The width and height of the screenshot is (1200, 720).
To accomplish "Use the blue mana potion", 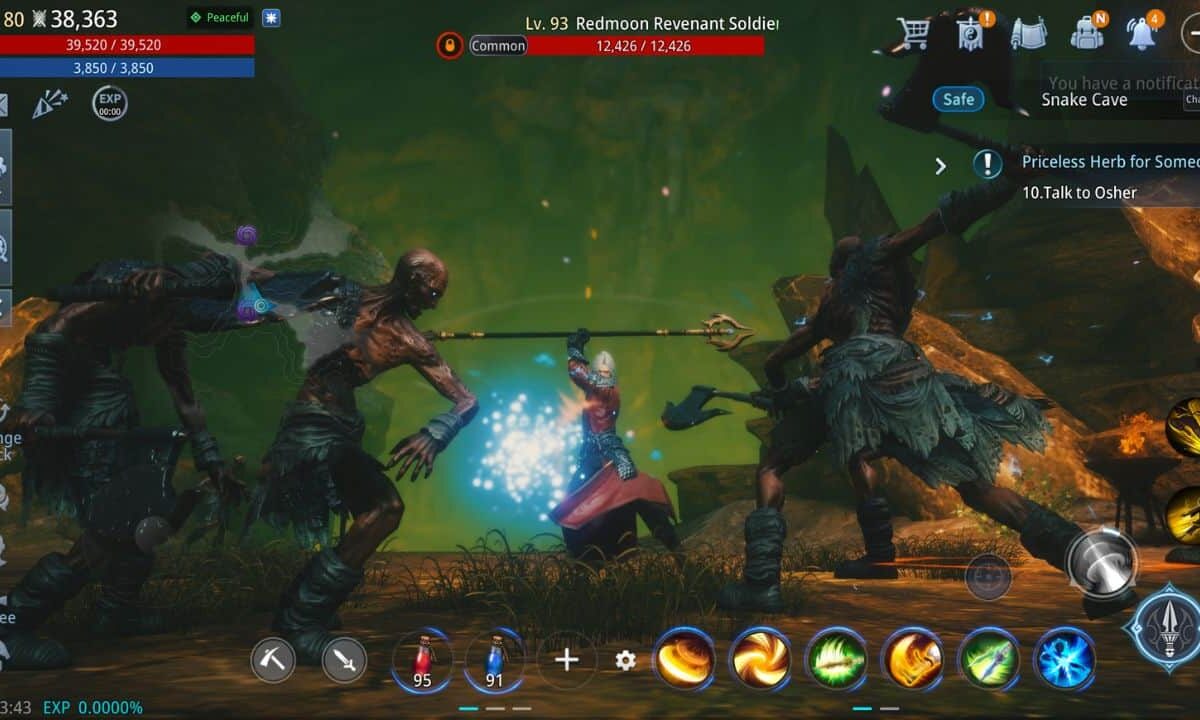I will [x=494, y=660].
